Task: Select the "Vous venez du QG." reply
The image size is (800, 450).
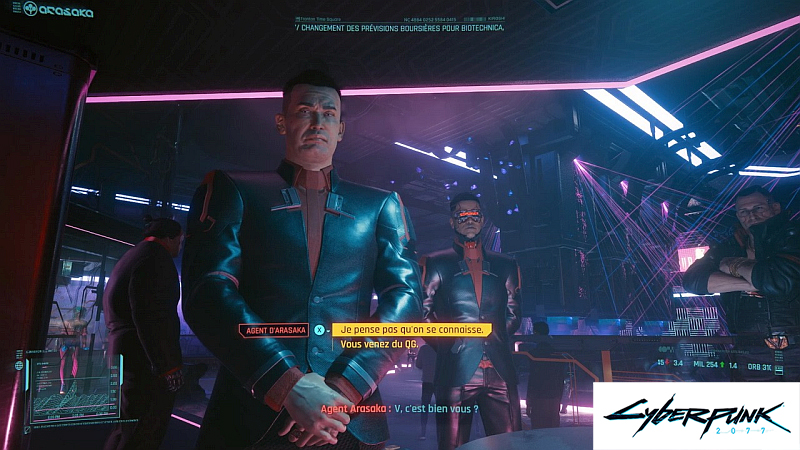Action: (377, 344)
